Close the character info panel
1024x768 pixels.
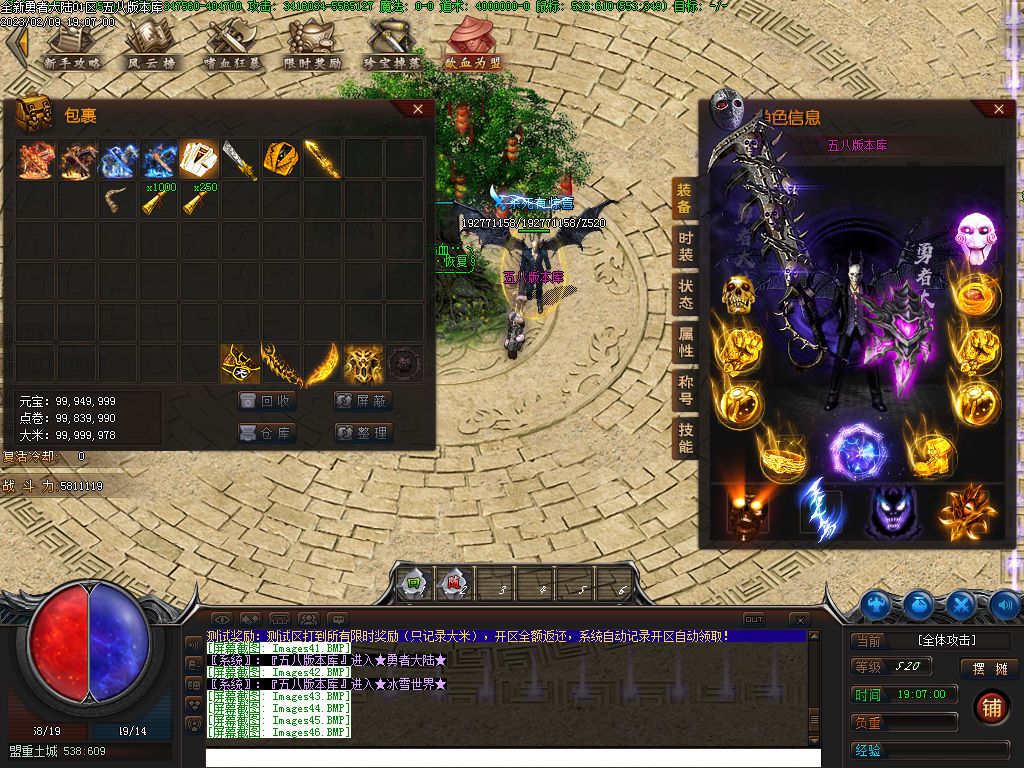(998, 109)
